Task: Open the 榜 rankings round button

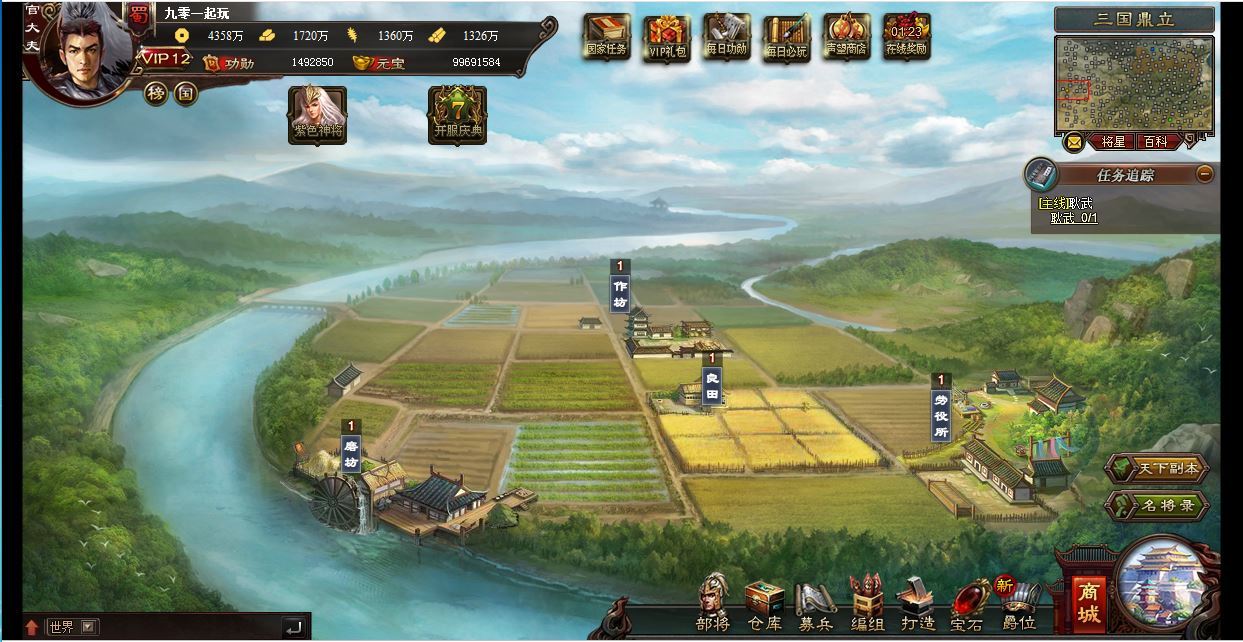Action: pos(155,94)
